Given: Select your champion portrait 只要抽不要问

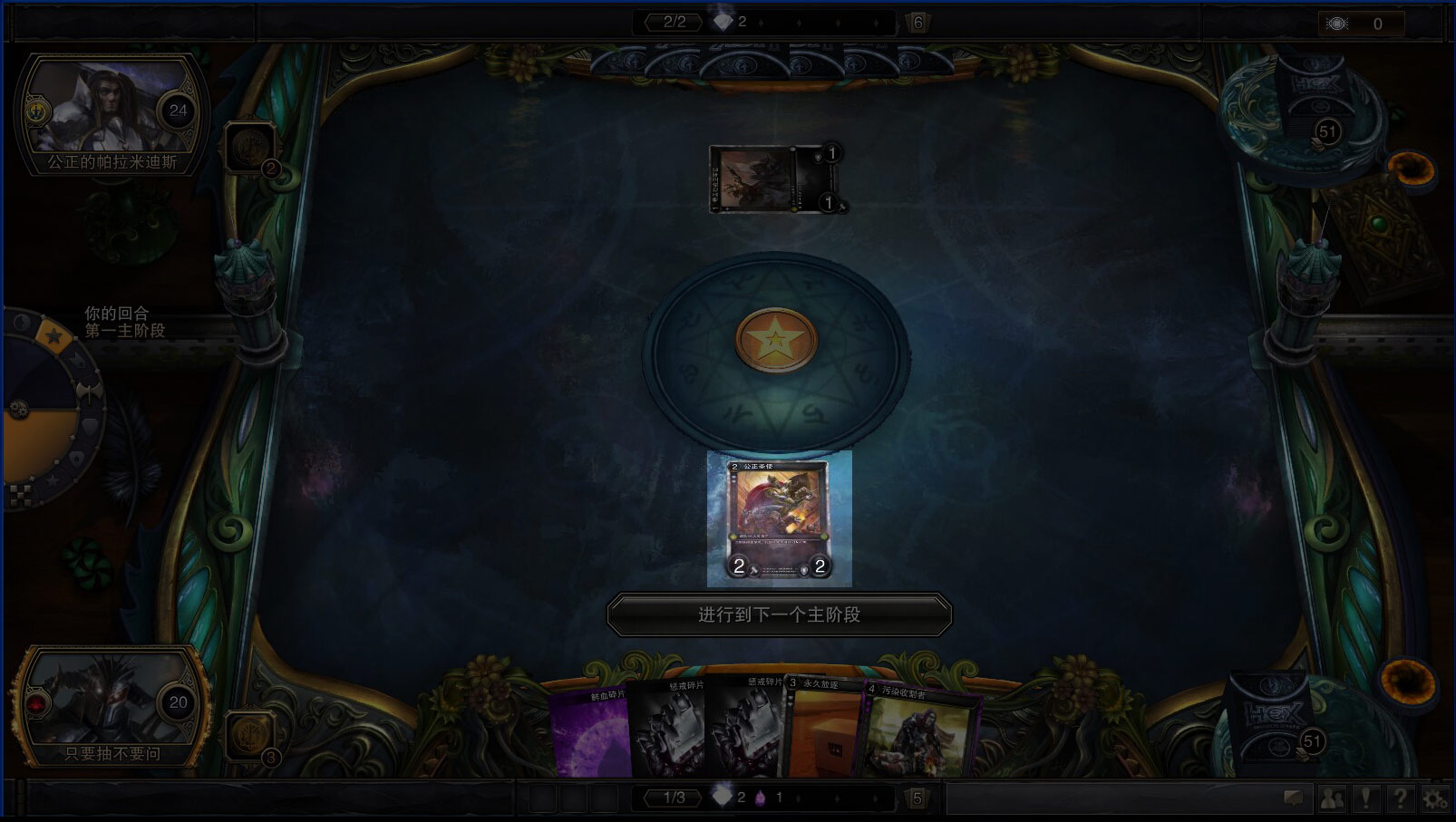Looking at the screenshot, I should tap(111, 705).
